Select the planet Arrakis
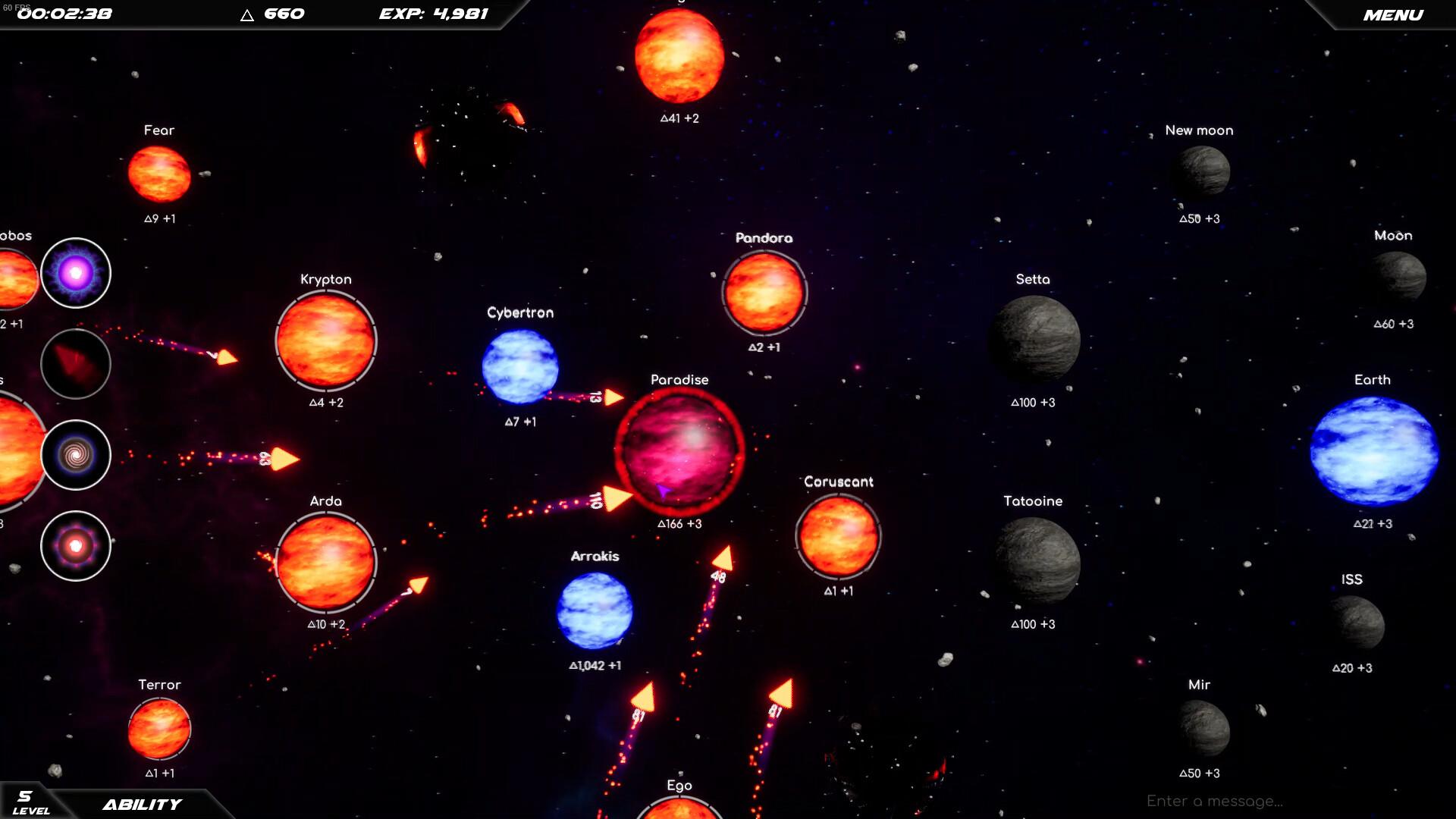Viewport: 1456px width, 819px height. [x=596, y=611]
